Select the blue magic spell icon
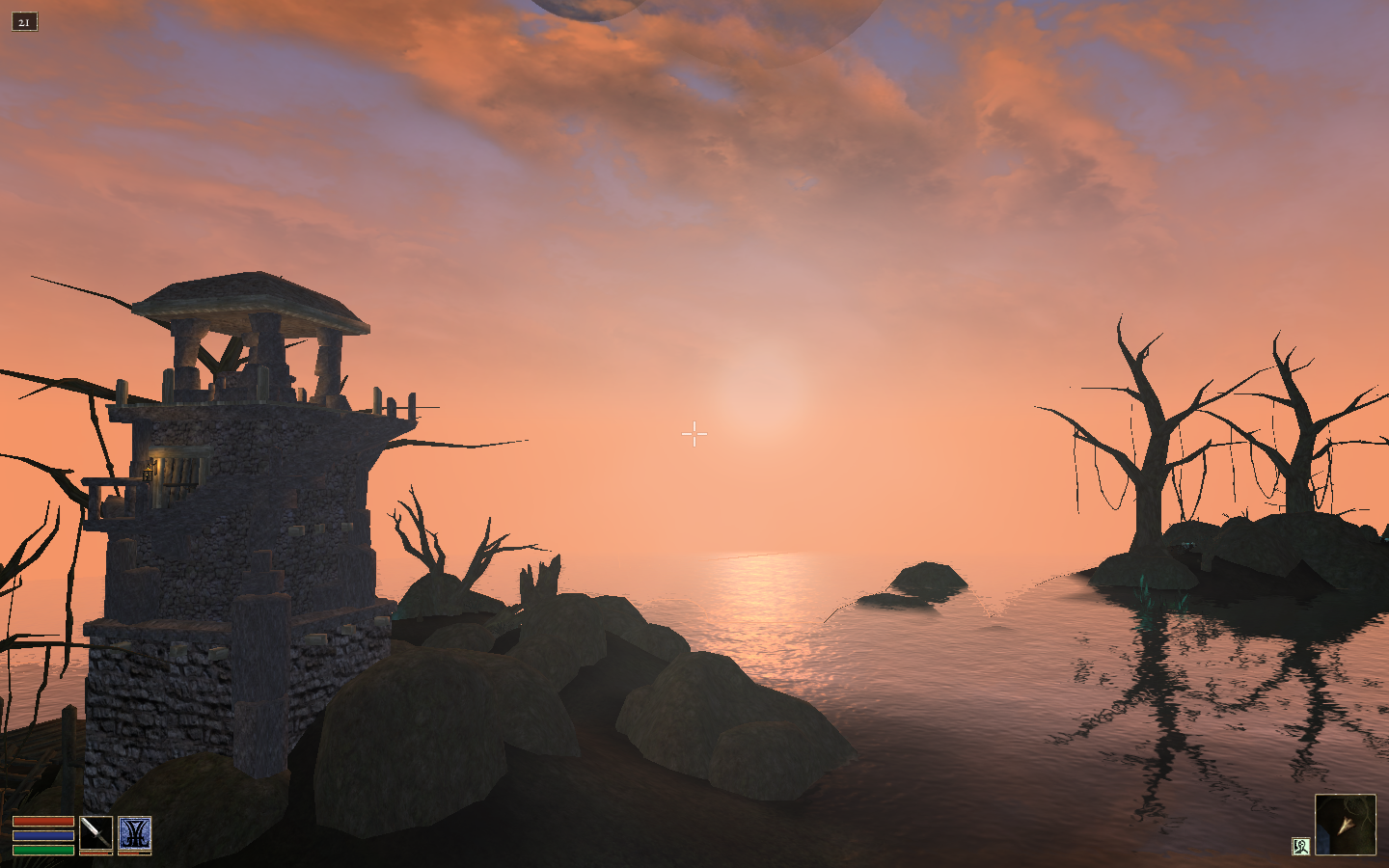 click(134, 833)
